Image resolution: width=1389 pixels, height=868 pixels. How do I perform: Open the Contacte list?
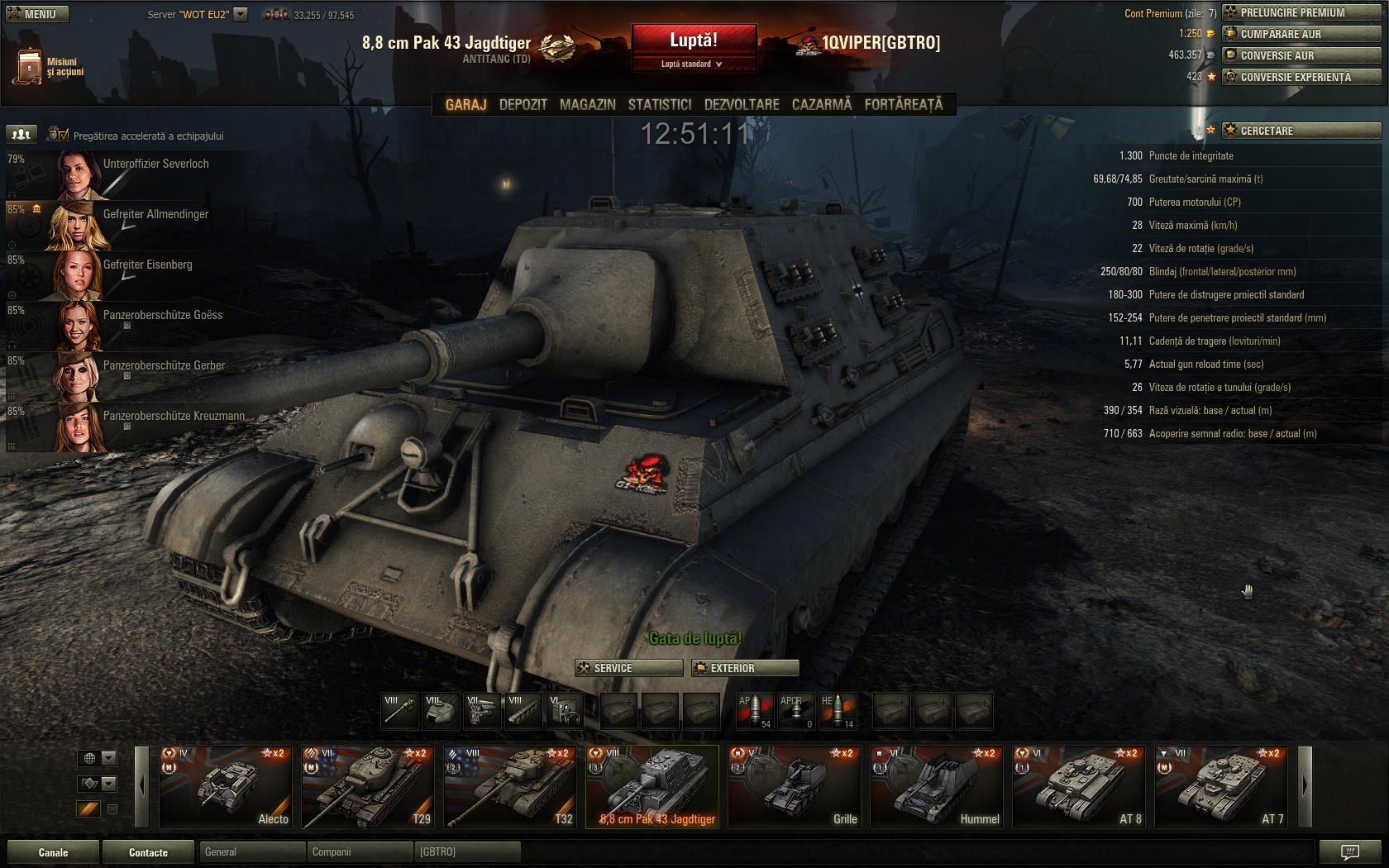point(148,852)
